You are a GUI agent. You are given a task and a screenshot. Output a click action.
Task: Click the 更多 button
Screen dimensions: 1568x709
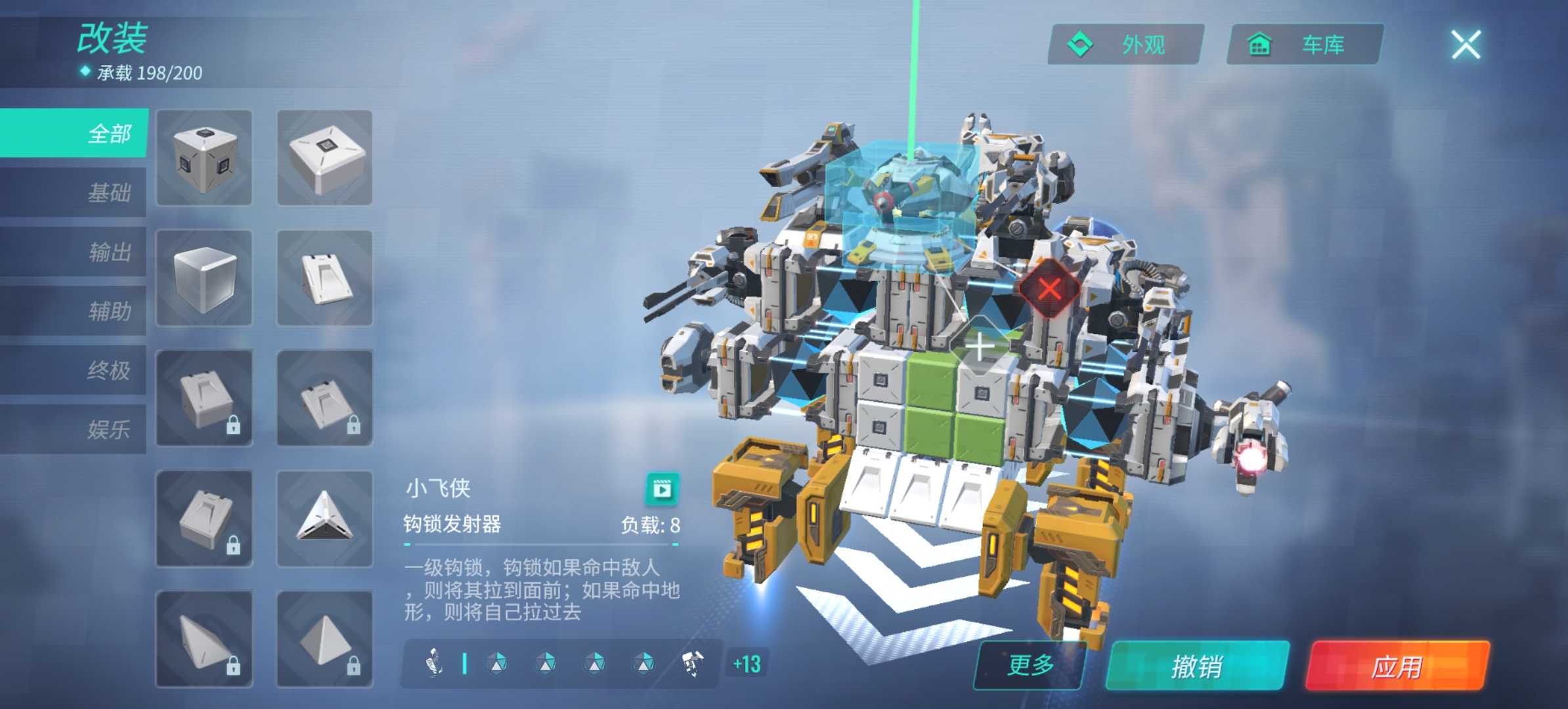tap(1030, 665)
